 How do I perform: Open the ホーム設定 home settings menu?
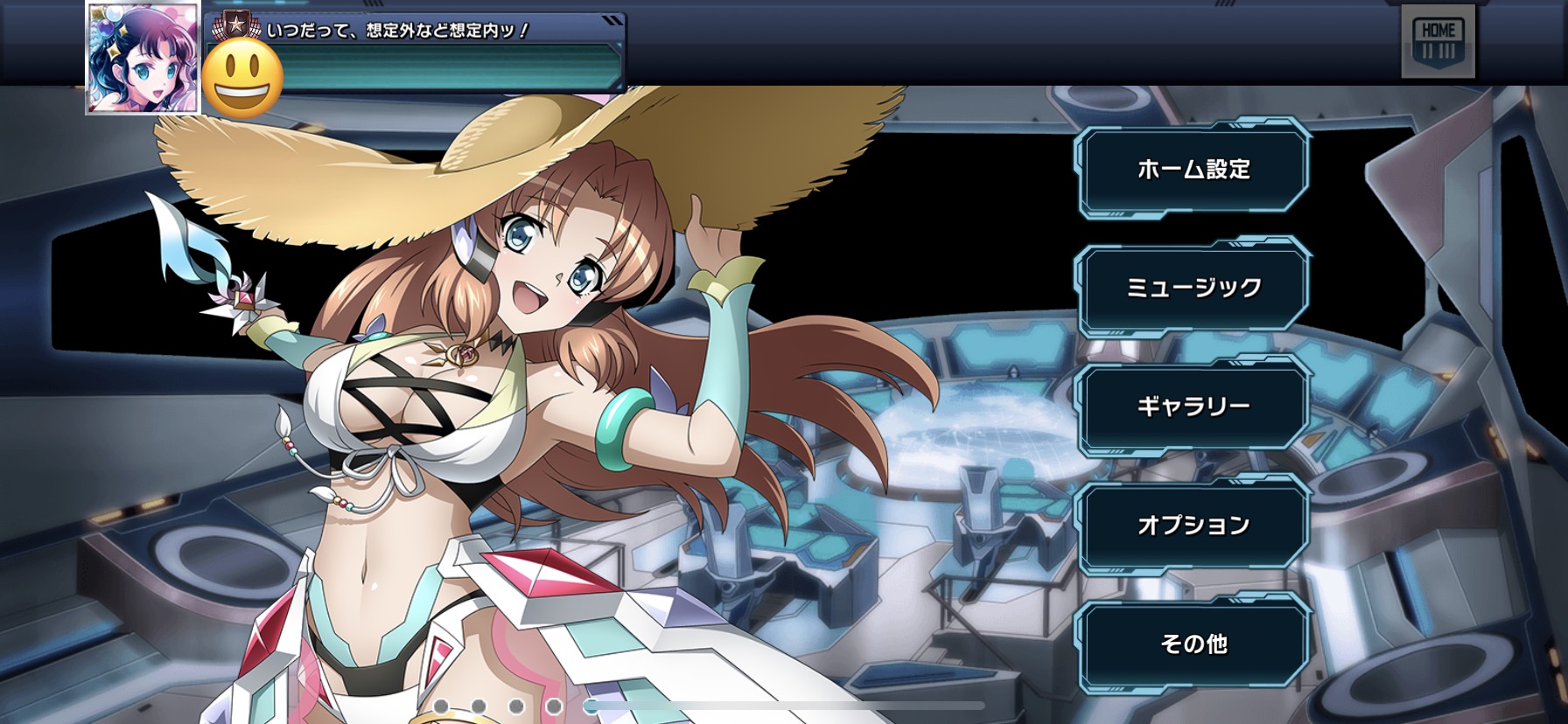(1193, 169)
